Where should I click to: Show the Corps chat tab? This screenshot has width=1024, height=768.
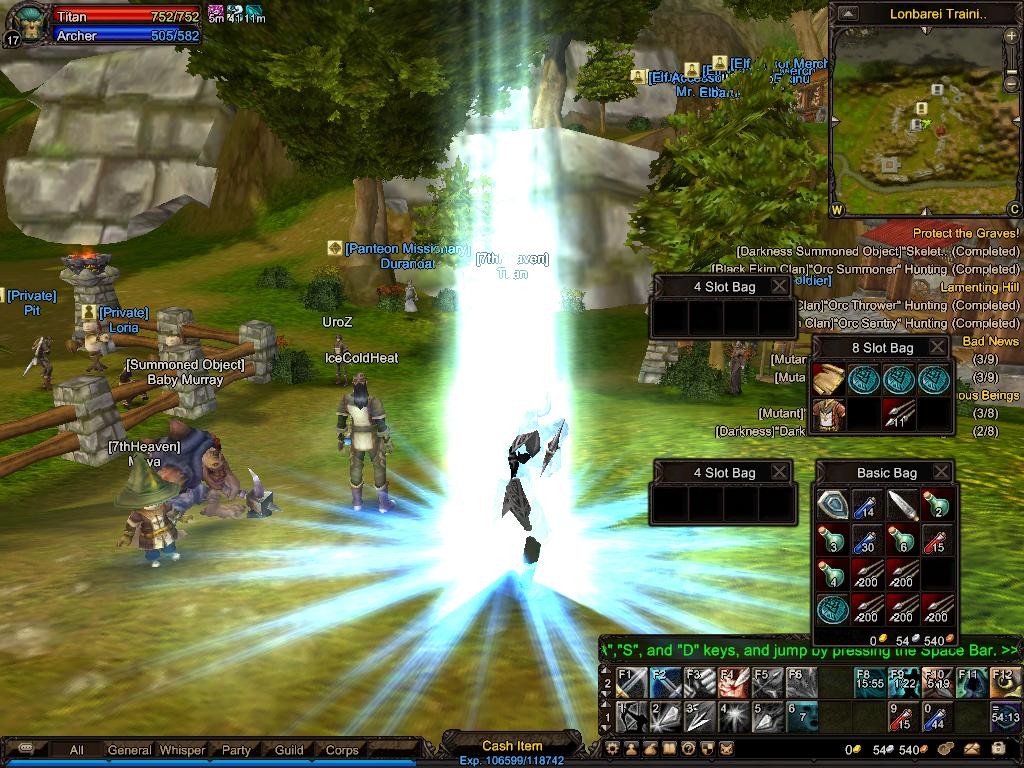(342, 749)
